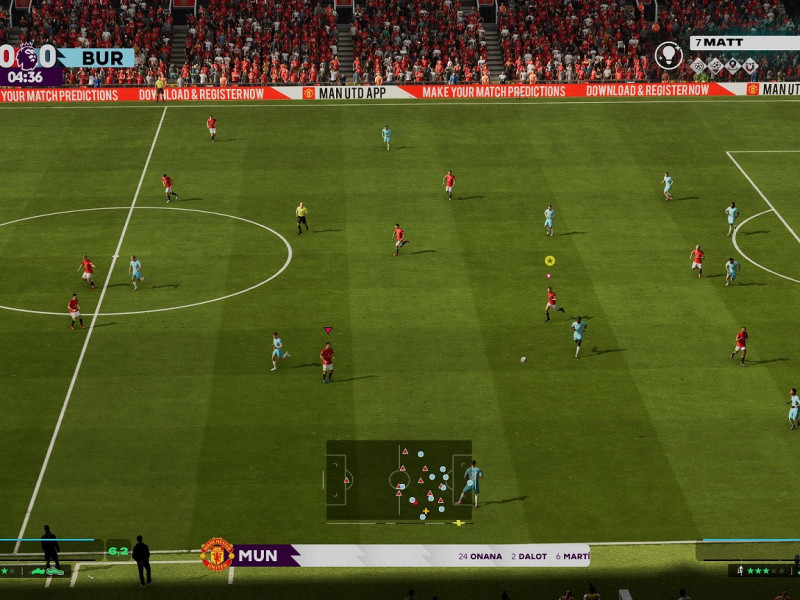Select the lightbulb icon beside the player name
This screenshot has width=800, height=600.
tap(668, 55)
